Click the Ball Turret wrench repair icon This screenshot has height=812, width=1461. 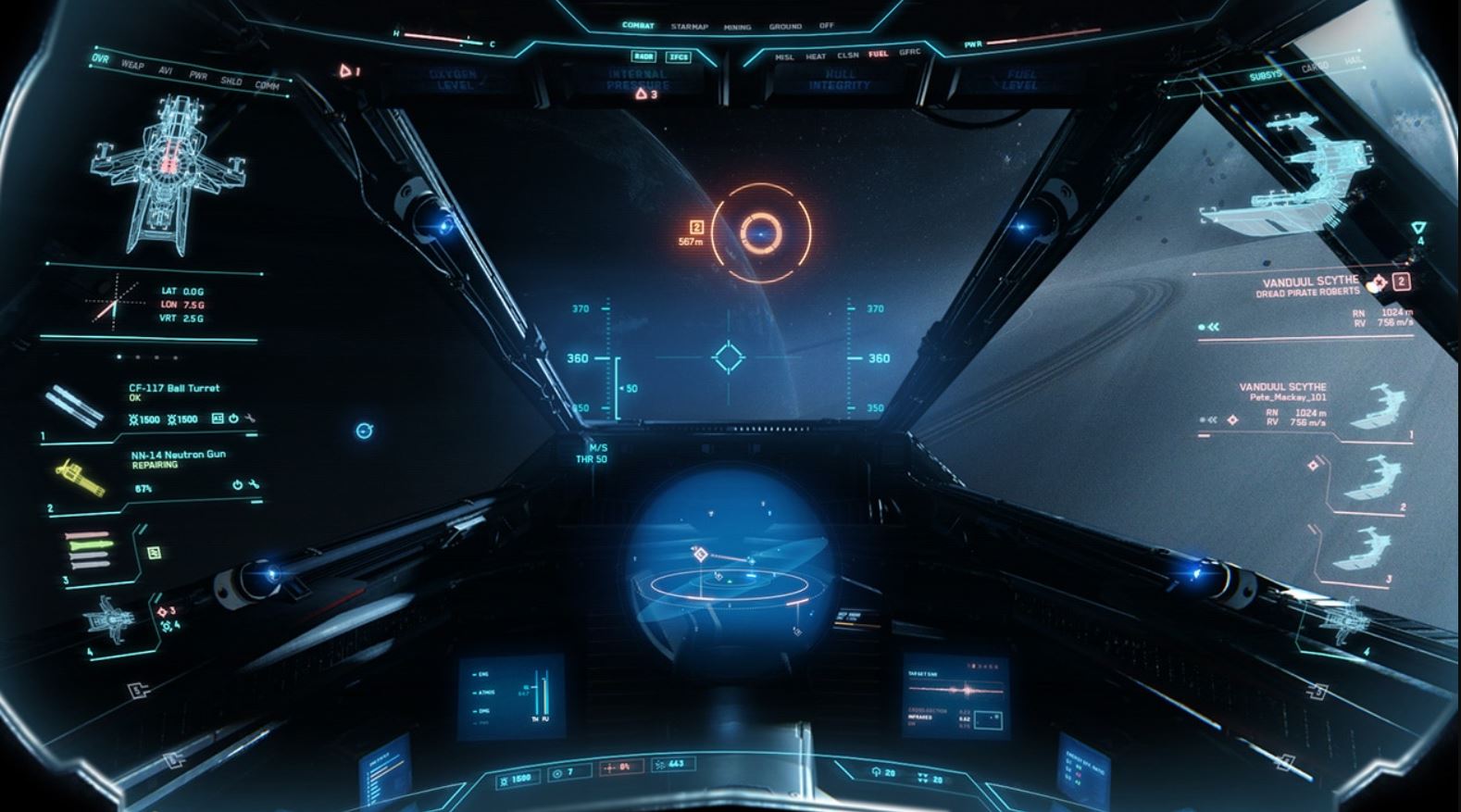click(249, 418)
